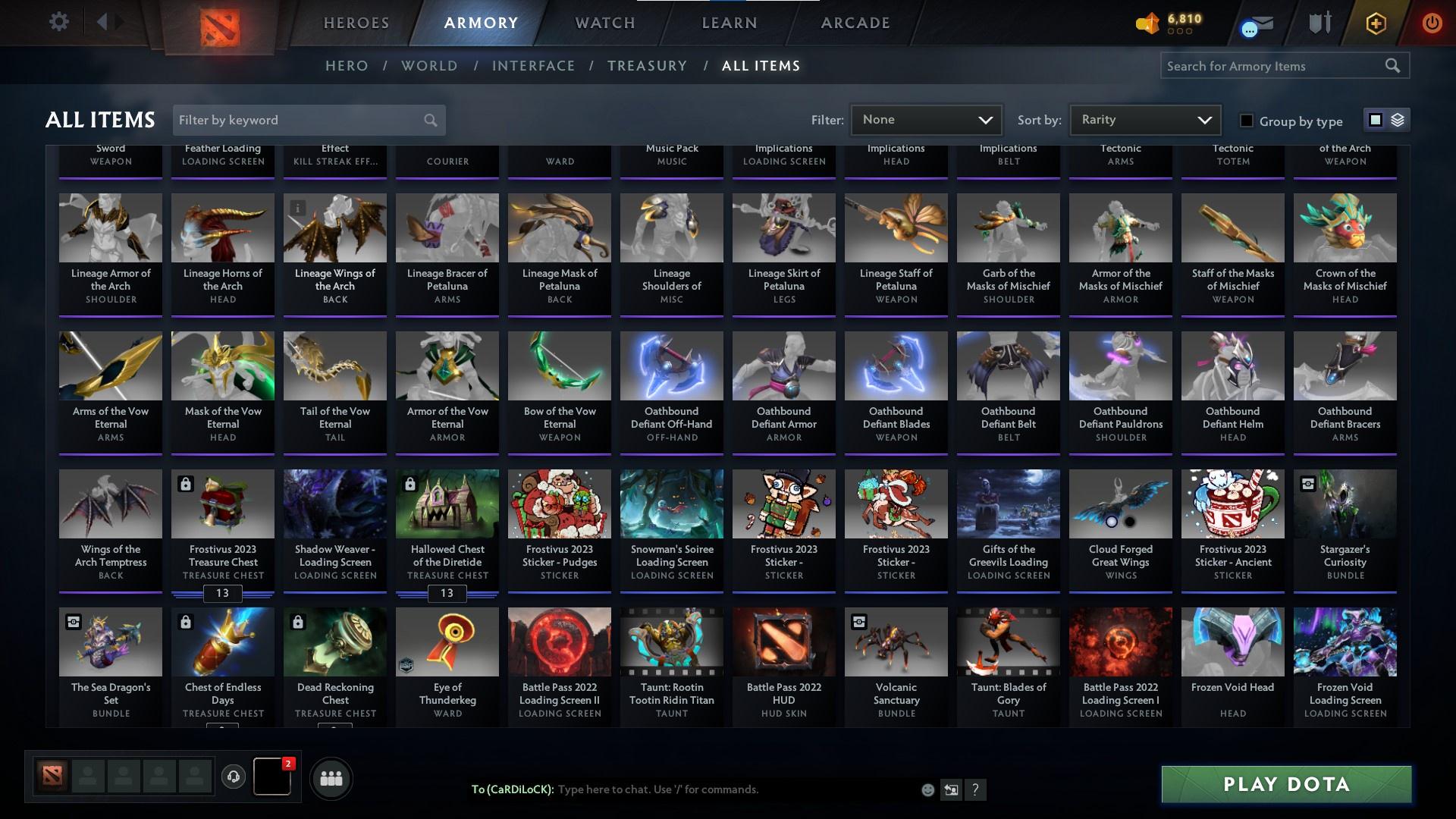1456x819 pixels.
Task: Click the shard balance counter showing 6,810
Action: pyautogui.click(x=1169, y=23)
